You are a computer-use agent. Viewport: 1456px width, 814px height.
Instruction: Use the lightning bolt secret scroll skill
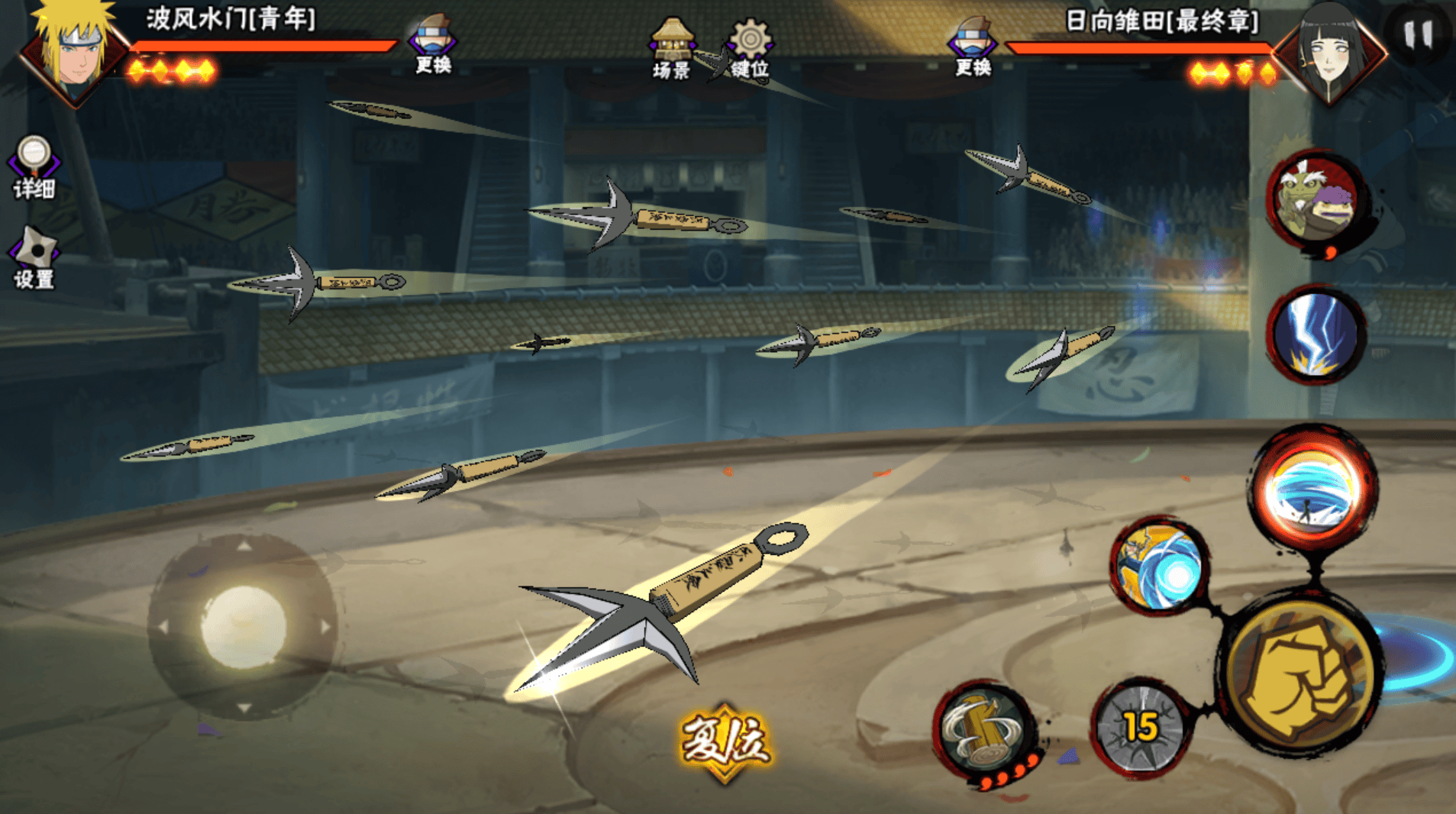pos(1316,334)
